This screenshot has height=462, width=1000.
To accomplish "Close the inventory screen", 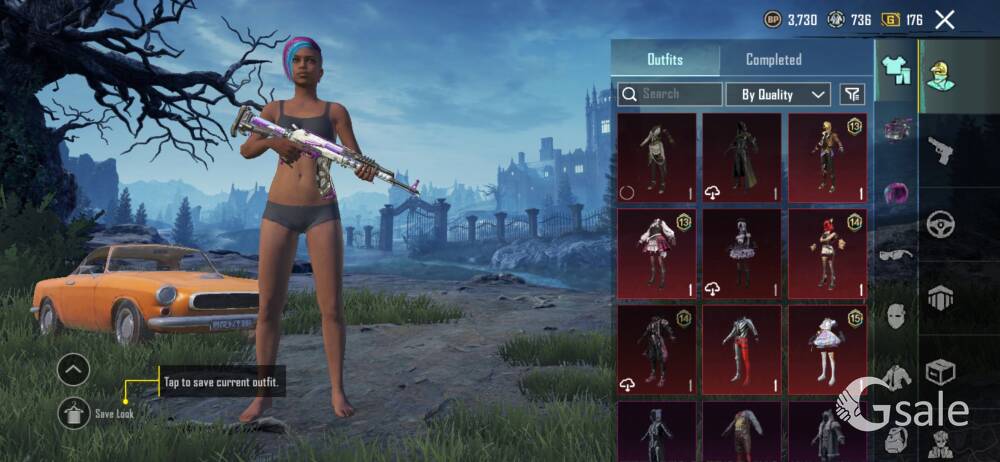I will [x=944, y=19].
